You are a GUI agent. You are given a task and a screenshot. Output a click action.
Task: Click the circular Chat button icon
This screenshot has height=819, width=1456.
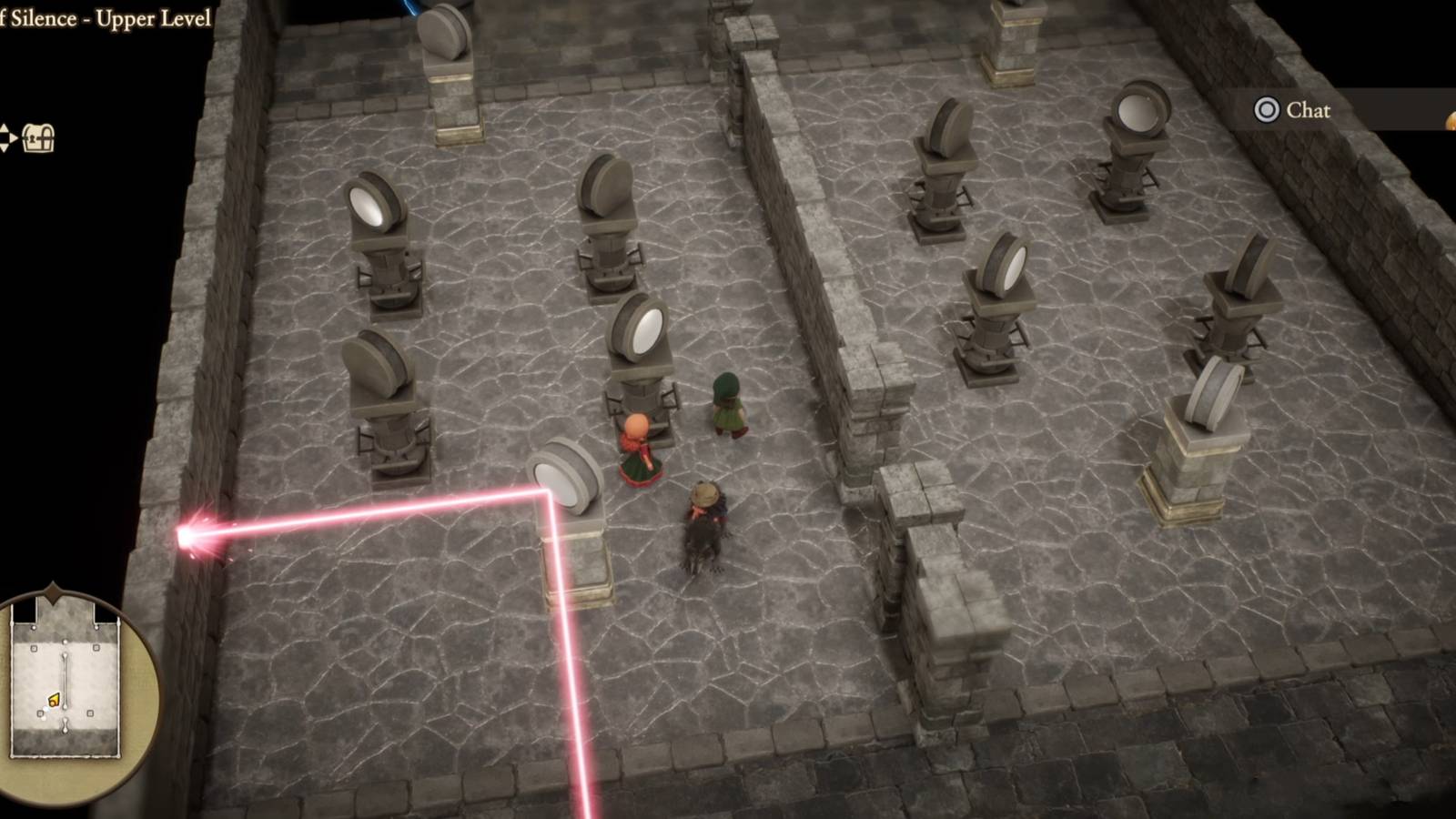[1265, 111]
